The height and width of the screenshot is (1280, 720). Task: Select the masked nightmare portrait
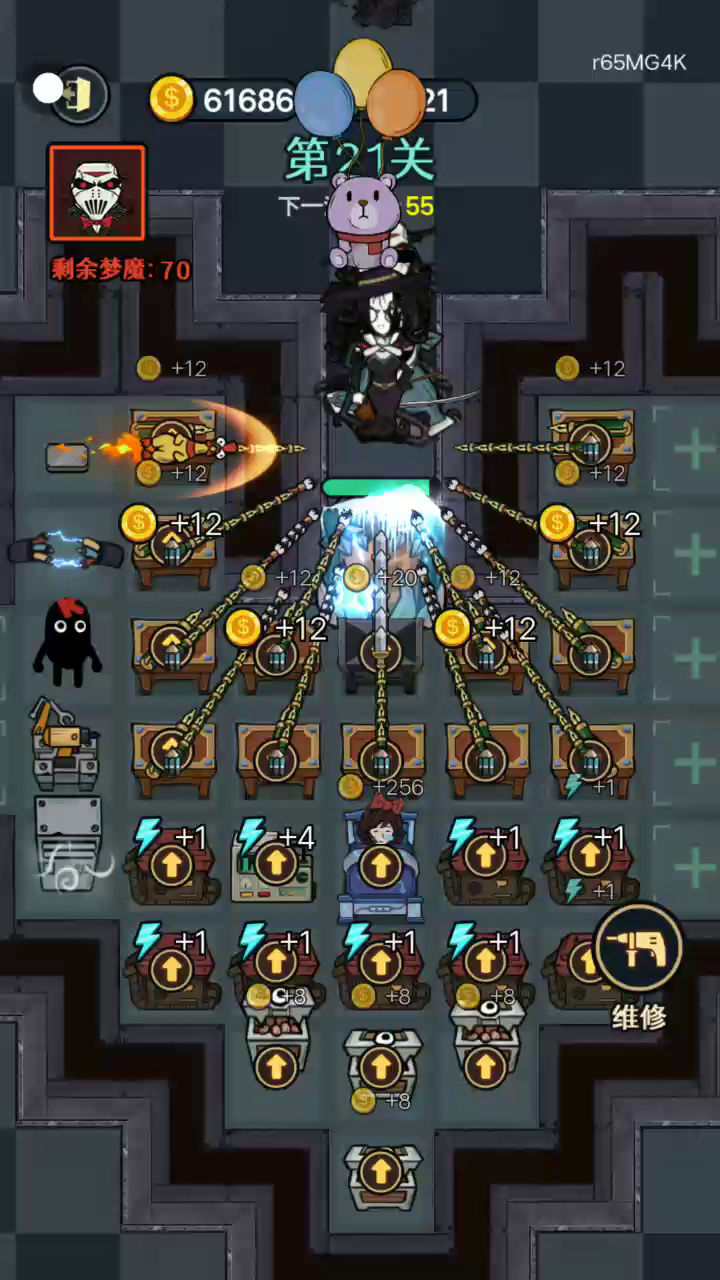[97, 194]
